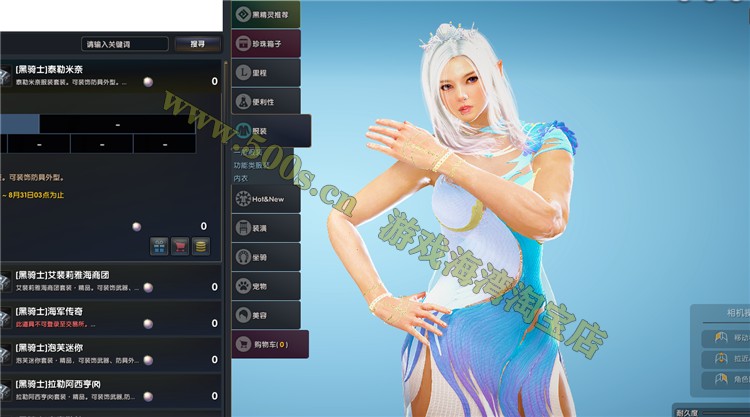The width and height of the screenshot is (750, 417).
Task: Click the 搜寻 search button
Action: [197, 44]
